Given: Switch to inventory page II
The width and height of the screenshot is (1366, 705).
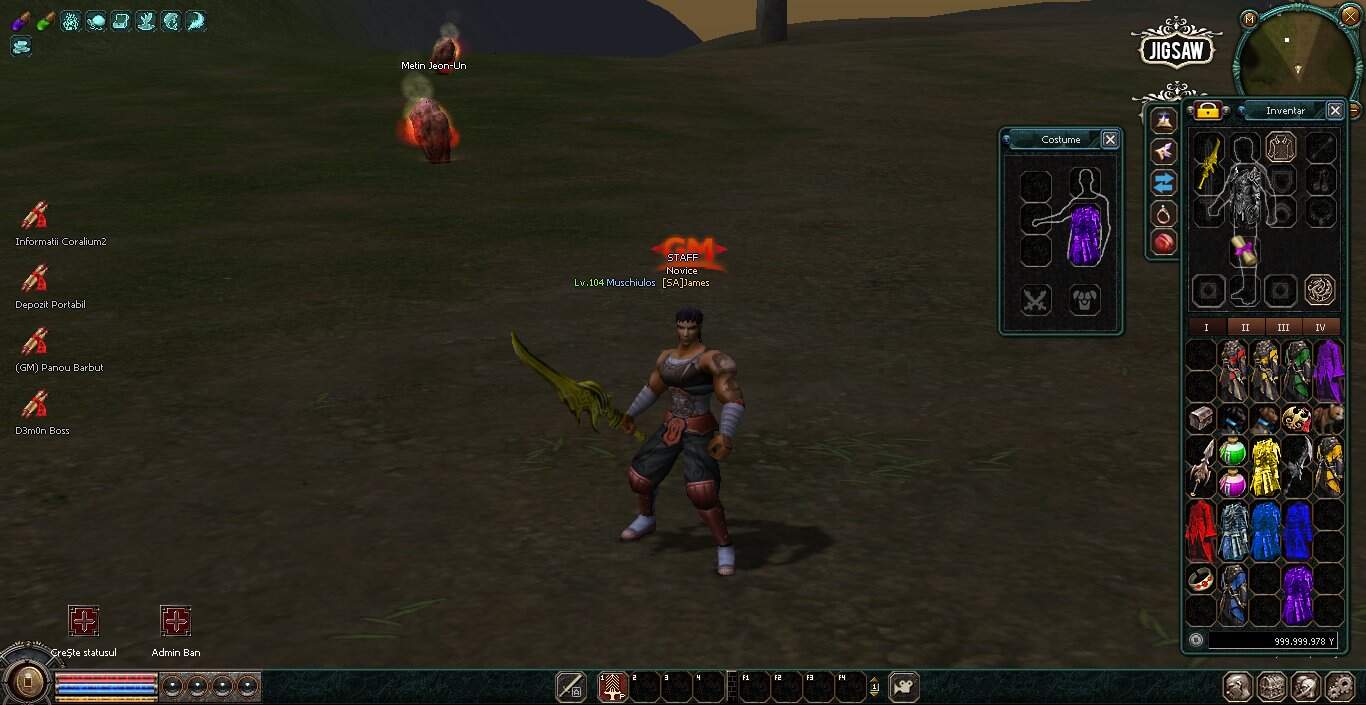Looking at the screenshot, I should (1245, 327).
